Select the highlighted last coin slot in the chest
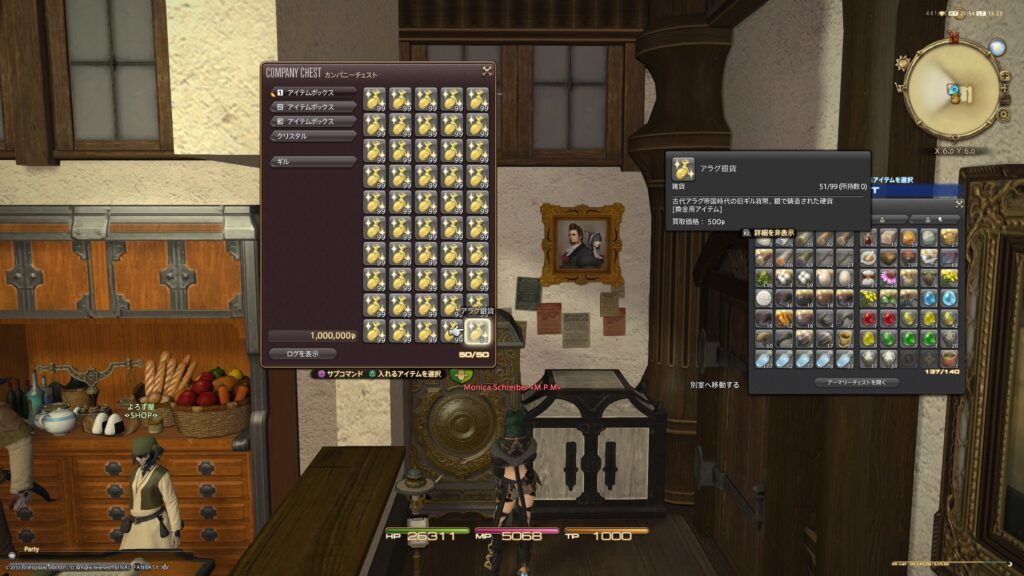Image resolution: width=1024 pixels, height=576 pixels. point(478,332)
